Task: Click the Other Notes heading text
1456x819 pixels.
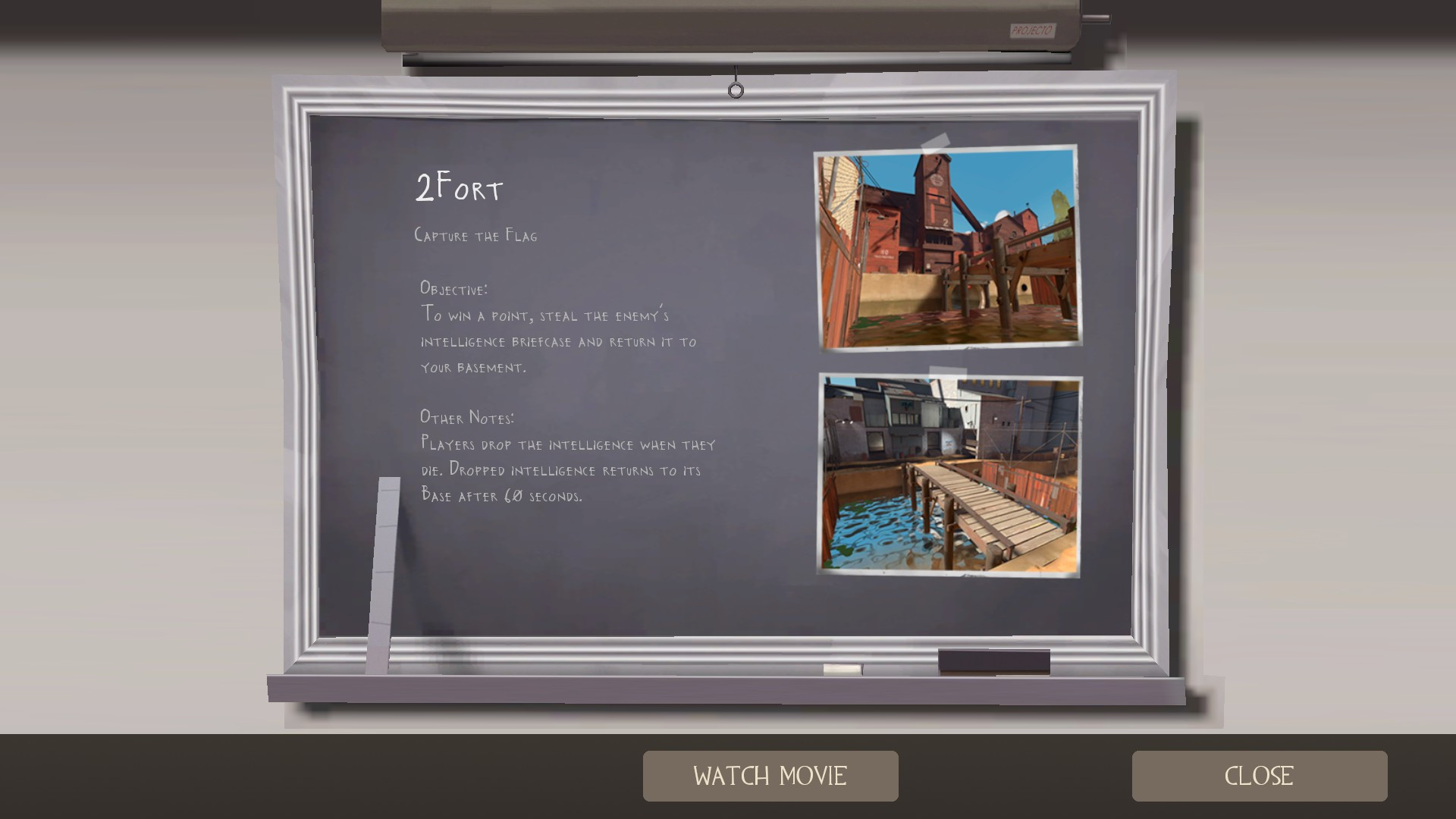Action: [x=466, y=416]
